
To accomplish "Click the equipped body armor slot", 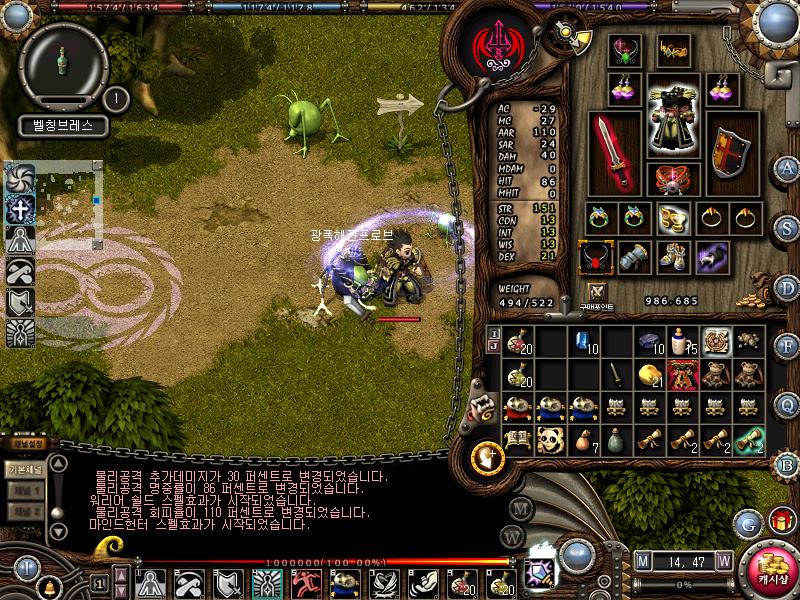I will pos(673,115).
